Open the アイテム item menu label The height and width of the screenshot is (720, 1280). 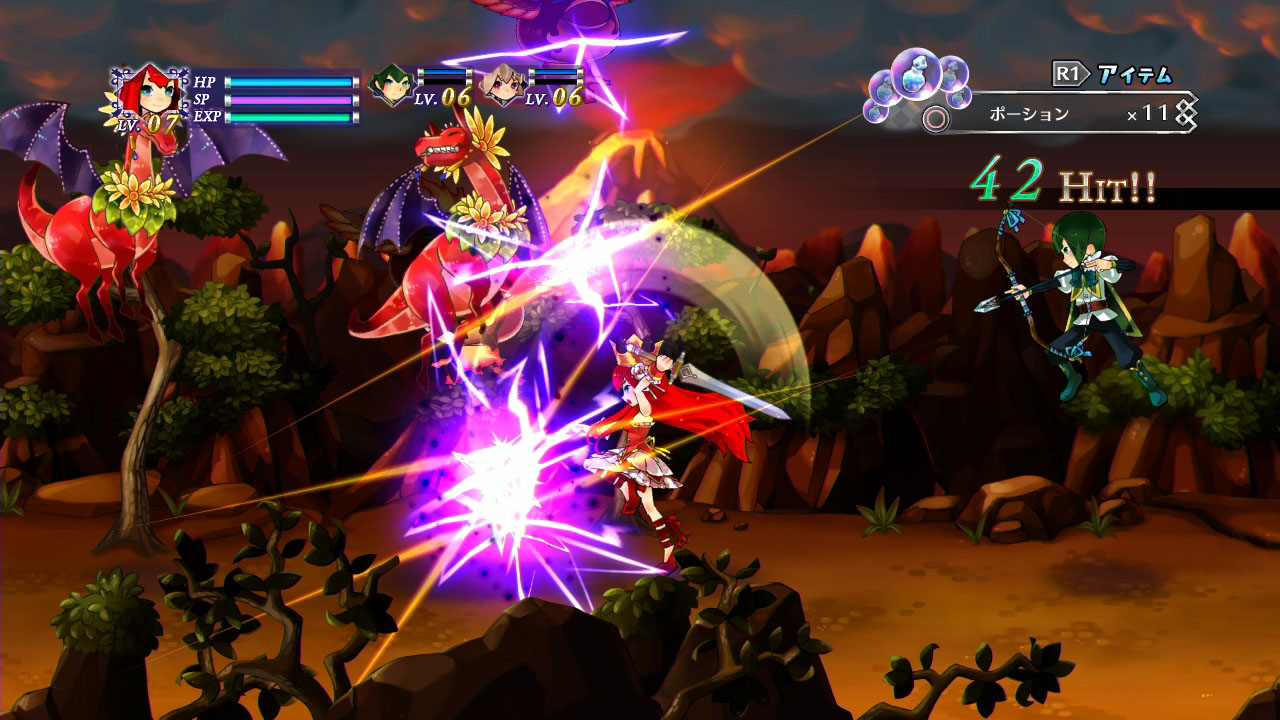click(1135, 73)
